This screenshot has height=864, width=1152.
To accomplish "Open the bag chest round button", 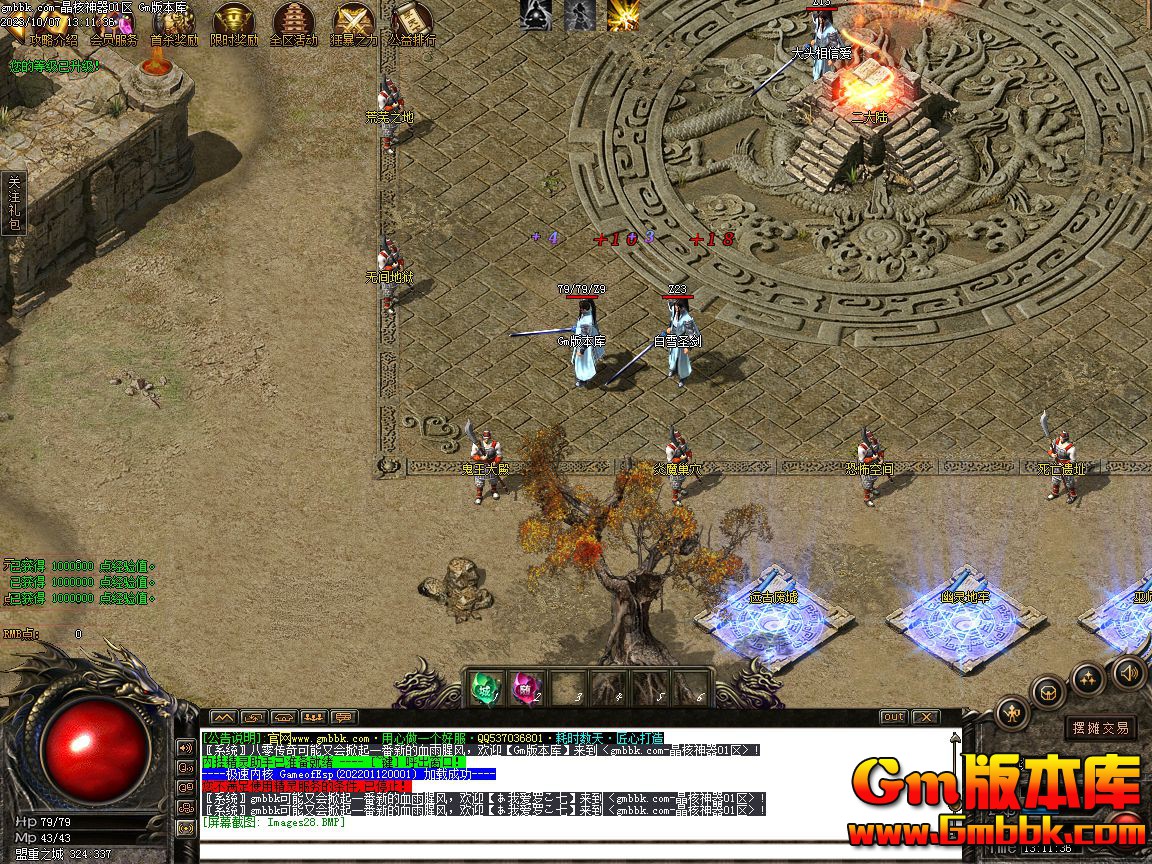I will coord(1049,692).
